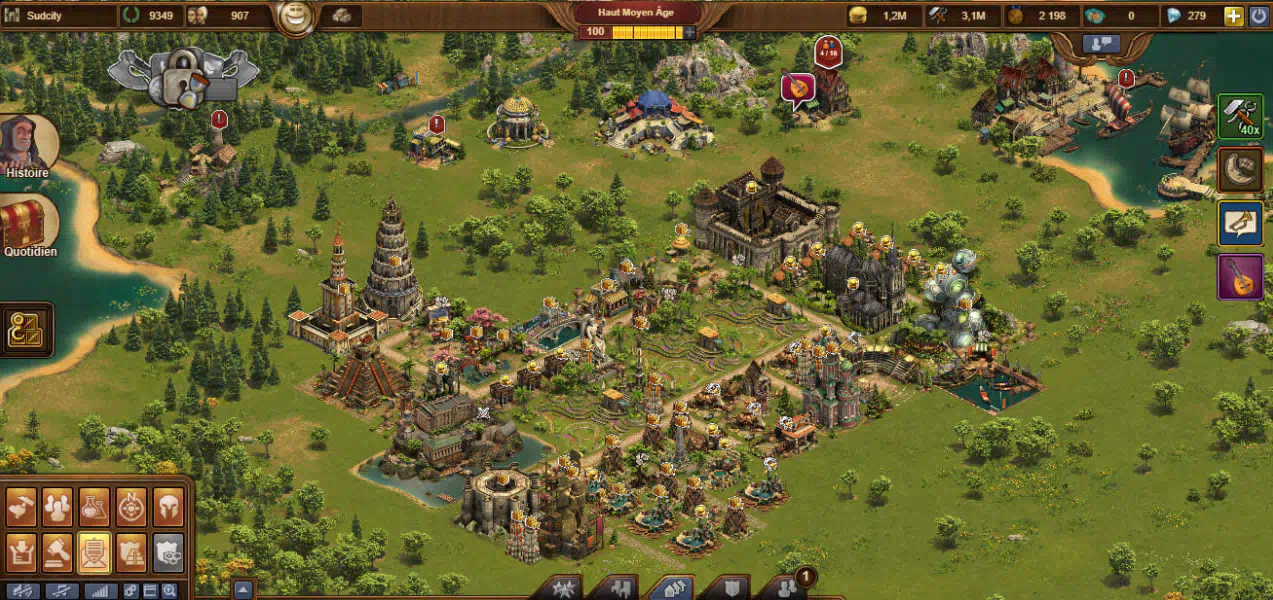Open the Haut Moyen Âge era banner

point(636,13)
